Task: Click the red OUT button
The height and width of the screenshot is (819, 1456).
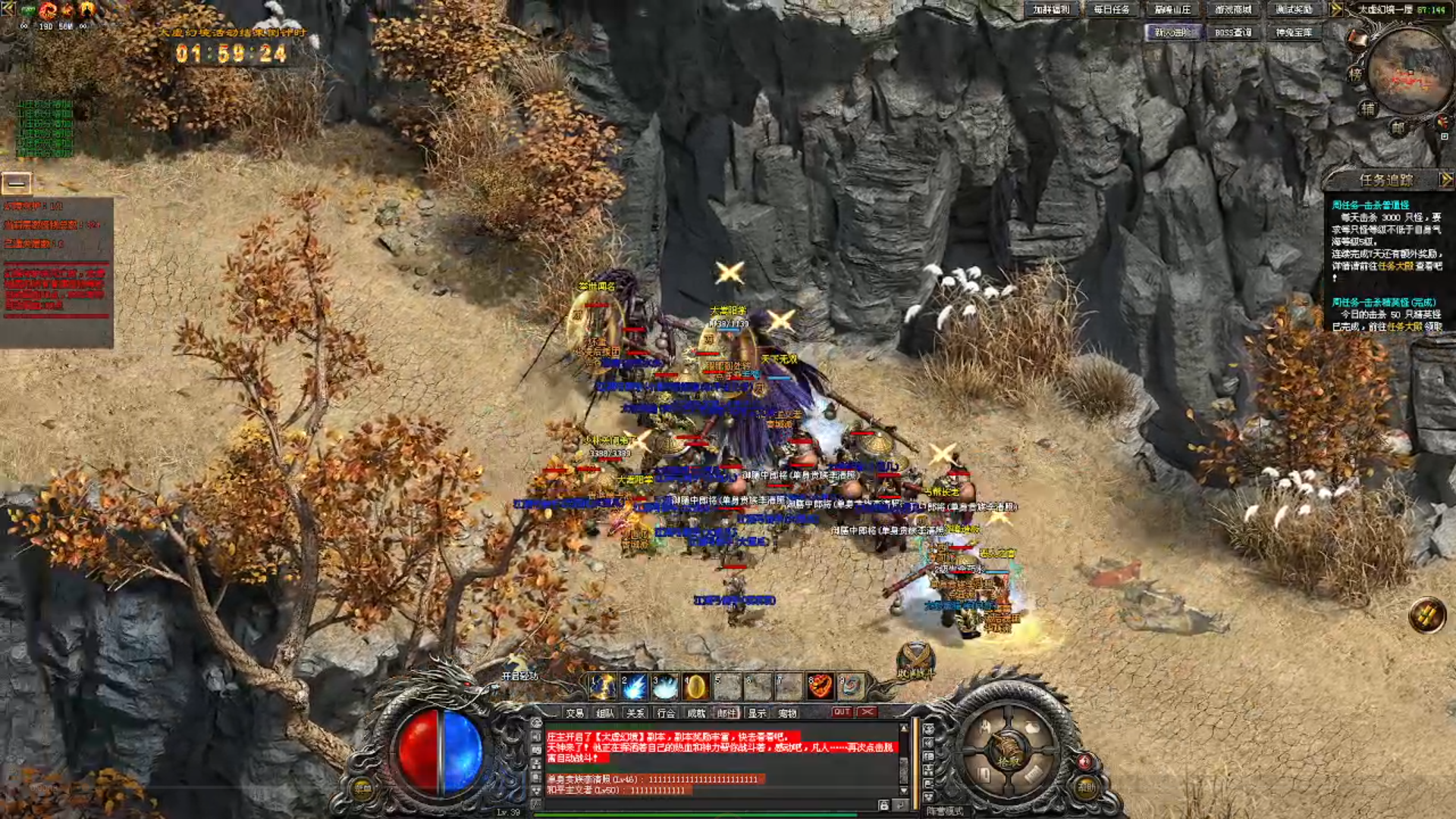Action: [x=842, y=712]
